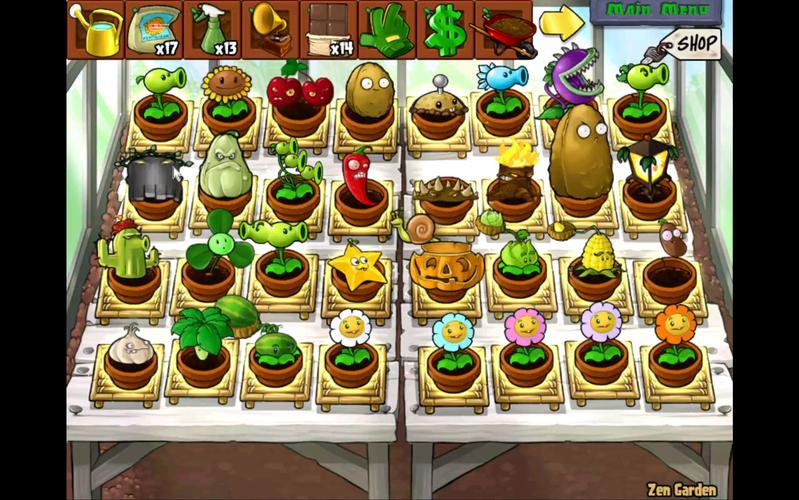
Task: Select the wheelbarrow tool
Action: pyautogui.click(x=503, y=32)
